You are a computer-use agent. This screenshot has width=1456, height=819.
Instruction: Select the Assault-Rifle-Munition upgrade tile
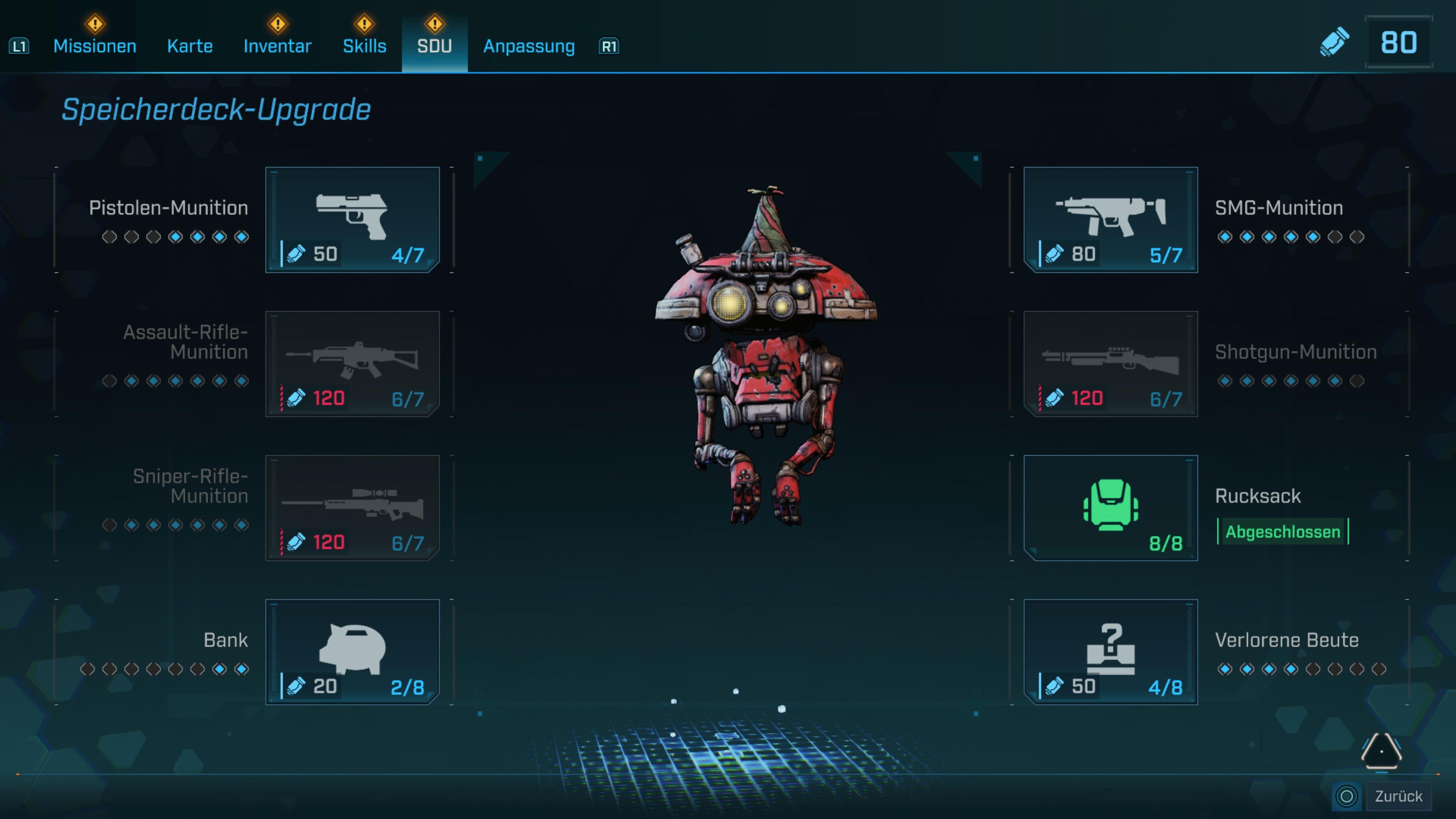coord(352,364)
